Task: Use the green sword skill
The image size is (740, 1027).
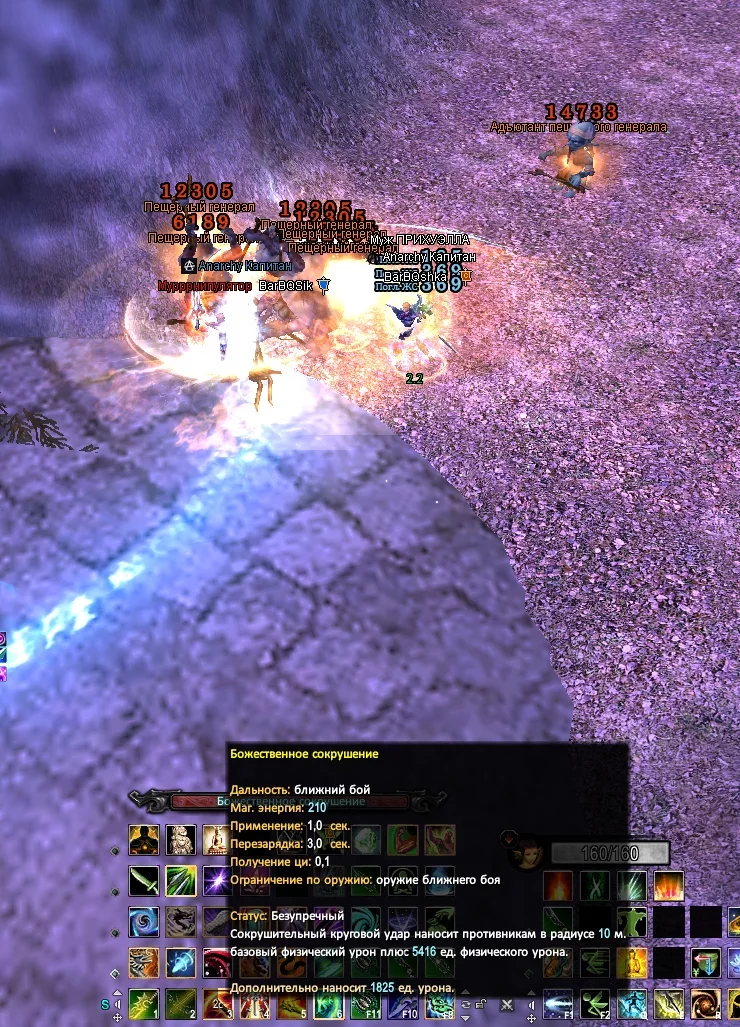Action: pyautogui.click(x=144, y=881)
